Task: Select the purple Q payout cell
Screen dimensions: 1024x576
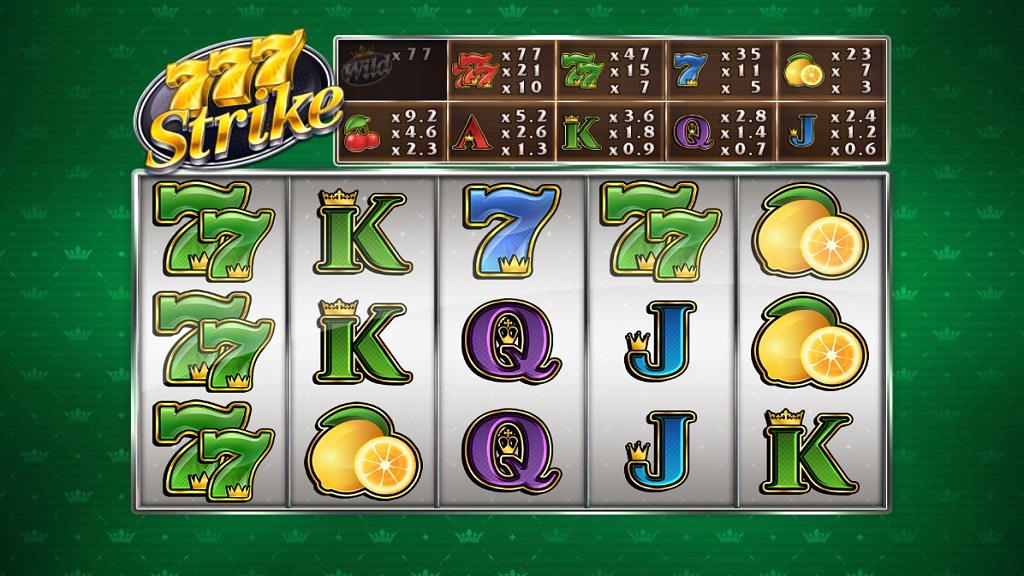Action: pyautogui.click(x=721, y=132)
